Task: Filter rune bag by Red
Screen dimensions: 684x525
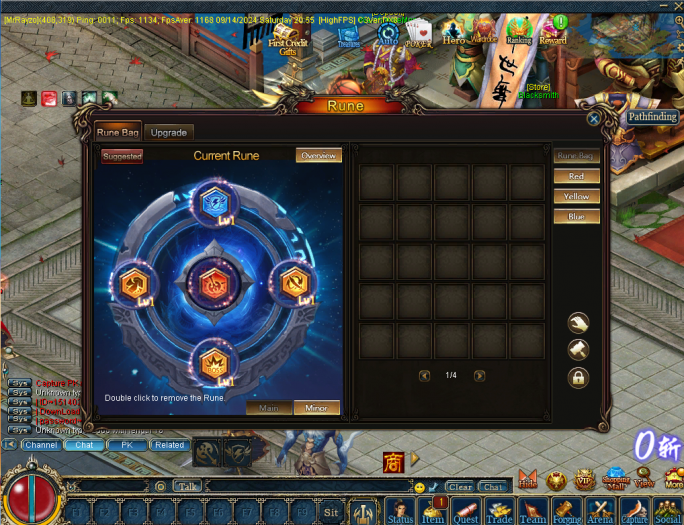Action: pos(576,177)
